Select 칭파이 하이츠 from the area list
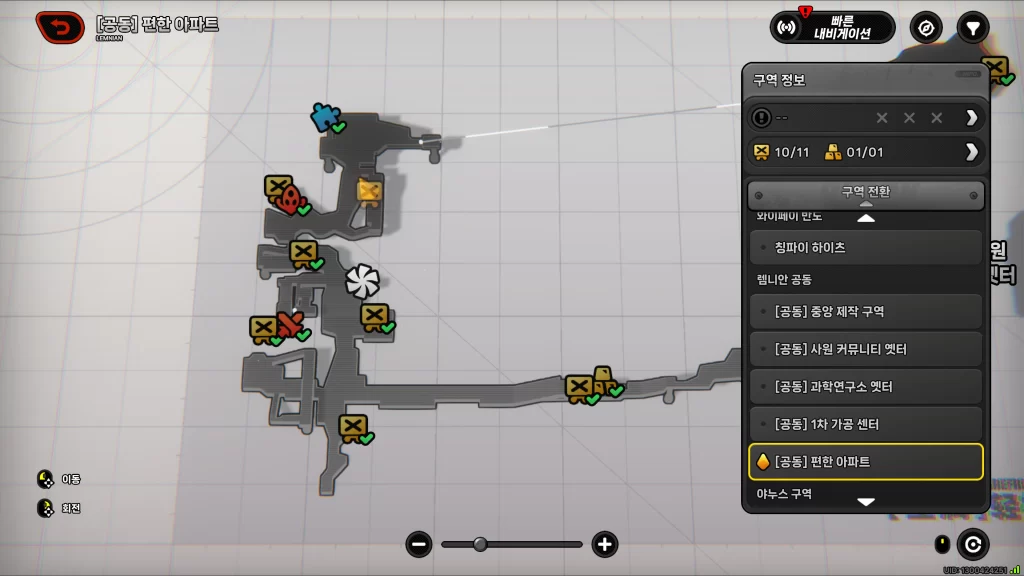 pos(866,248)
